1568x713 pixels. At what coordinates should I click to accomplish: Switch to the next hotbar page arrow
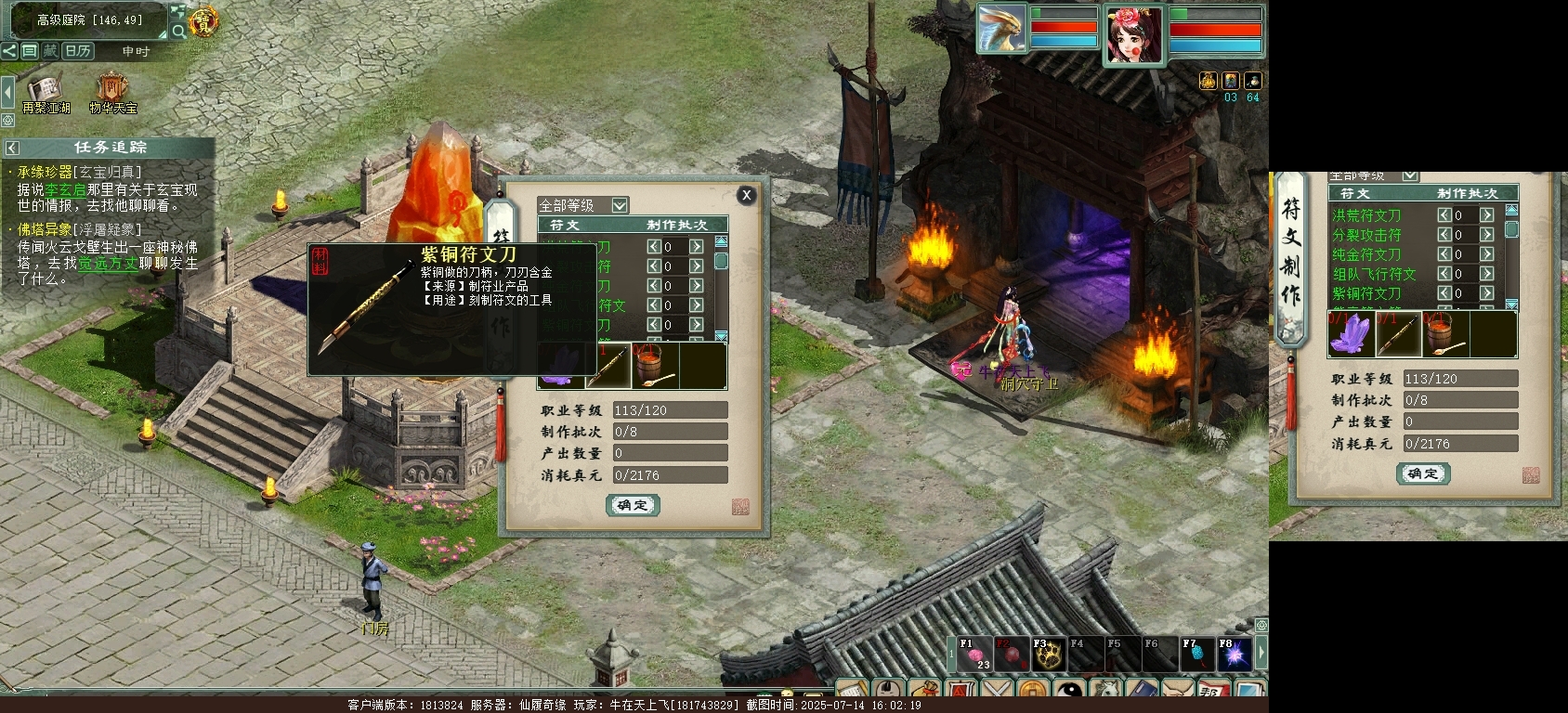(x=1261, y=654)
